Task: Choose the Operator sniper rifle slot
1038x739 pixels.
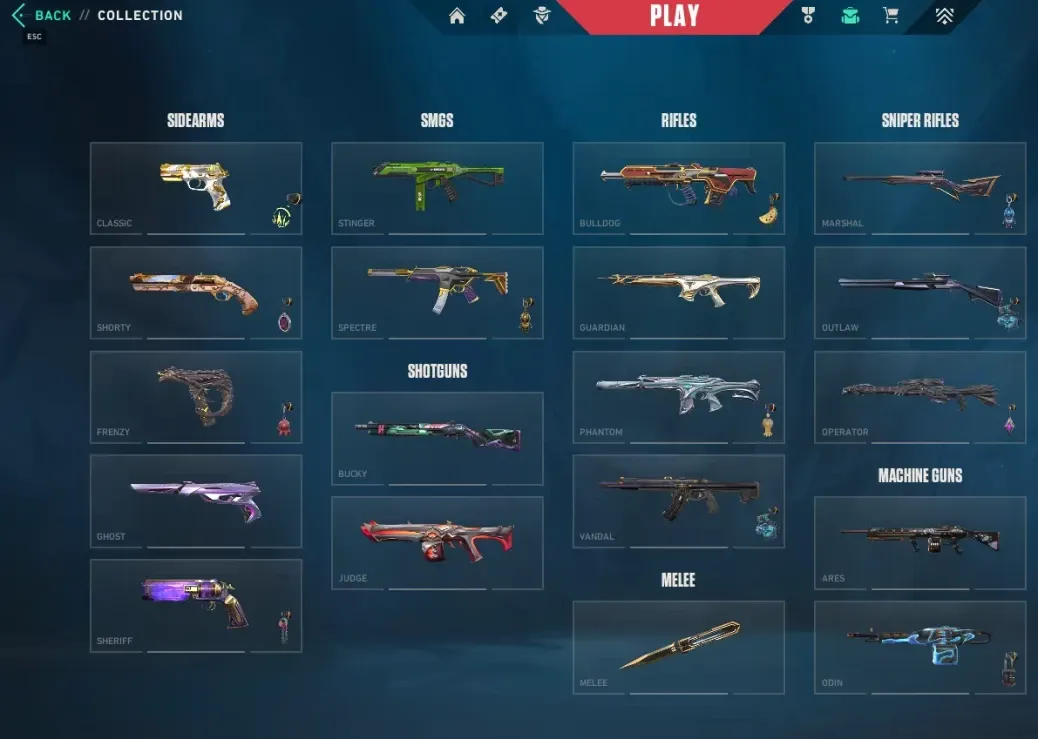Action: (919, 396)
